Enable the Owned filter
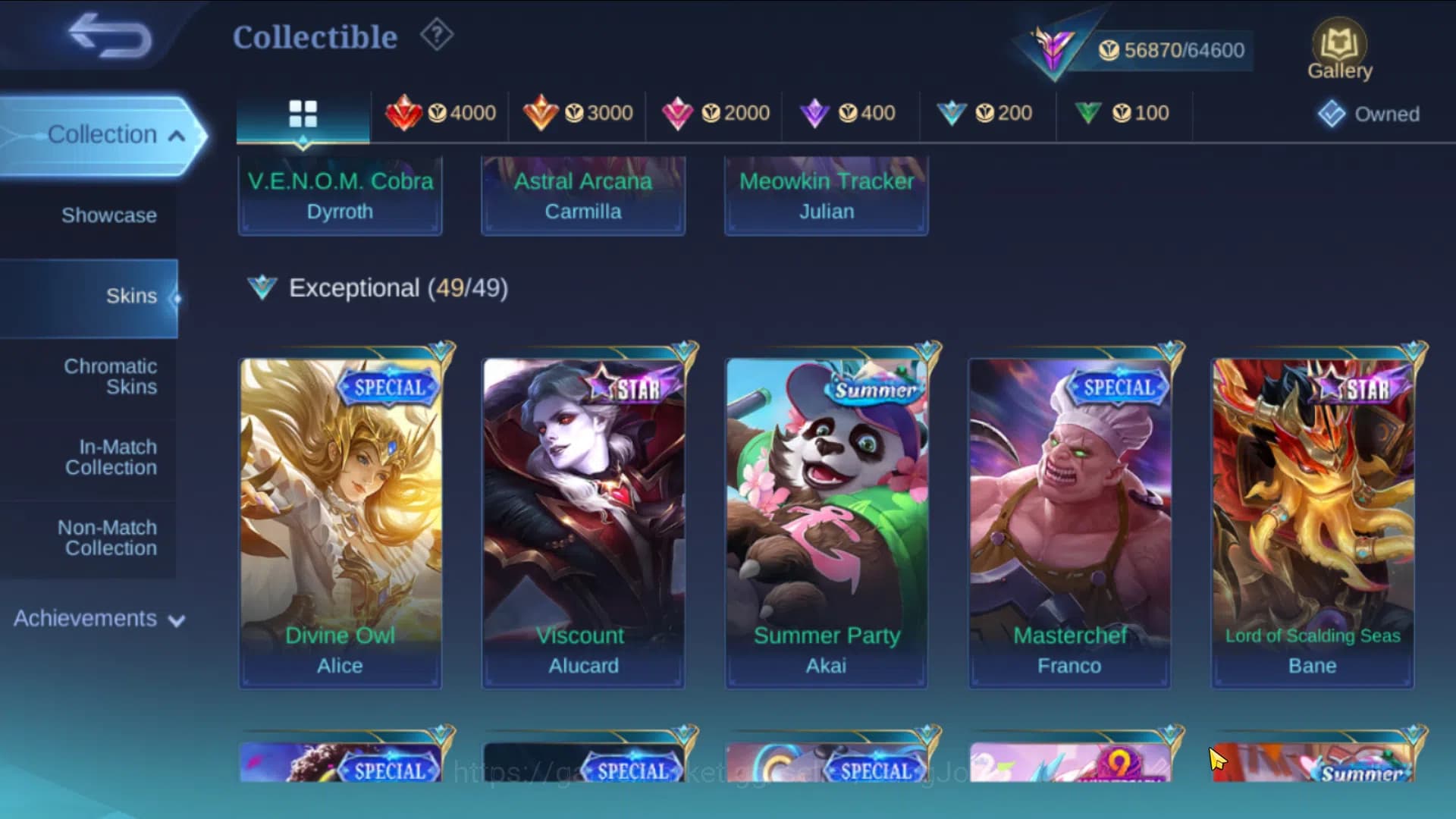This screenshot has width=1456, height=819. click(1367, 114)
